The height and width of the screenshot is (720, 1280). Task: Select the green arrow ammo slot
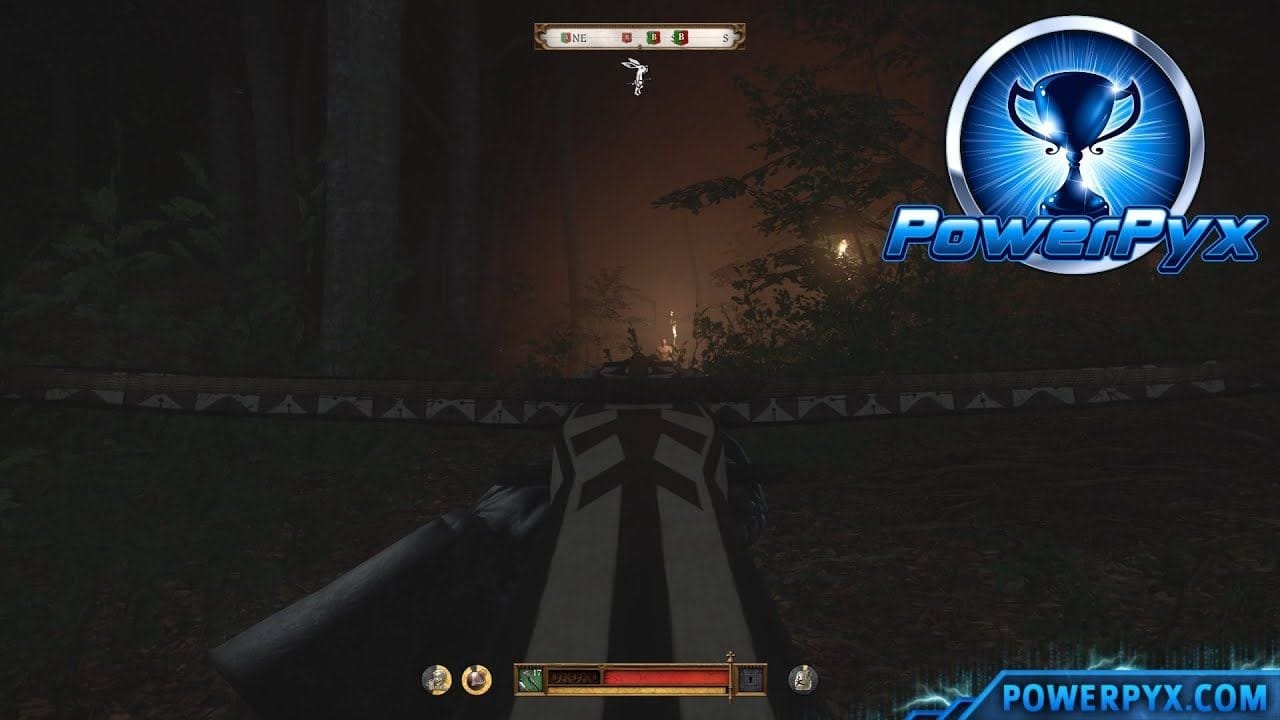click(528, 680)
